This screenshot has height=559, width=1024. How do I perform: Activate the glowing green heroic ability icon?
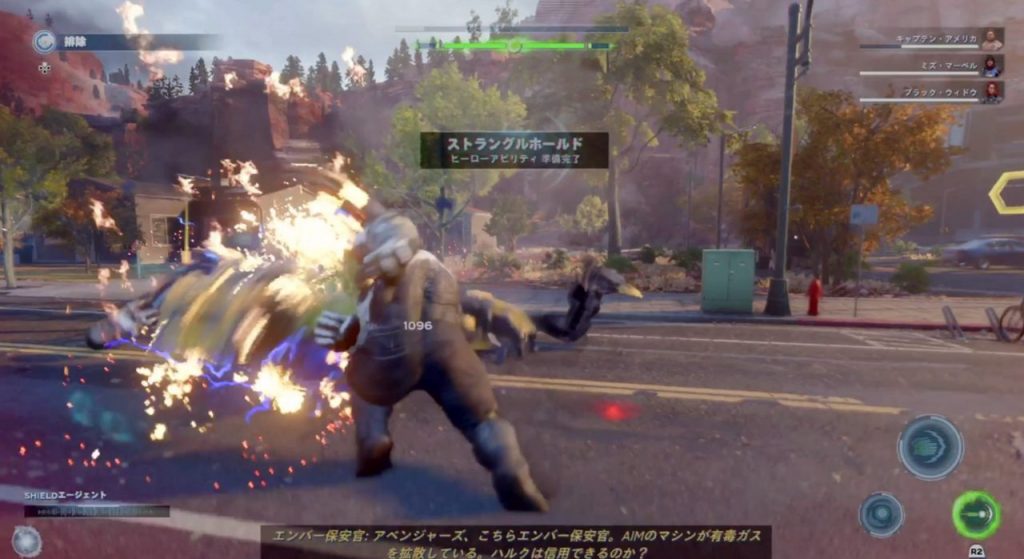975,515
